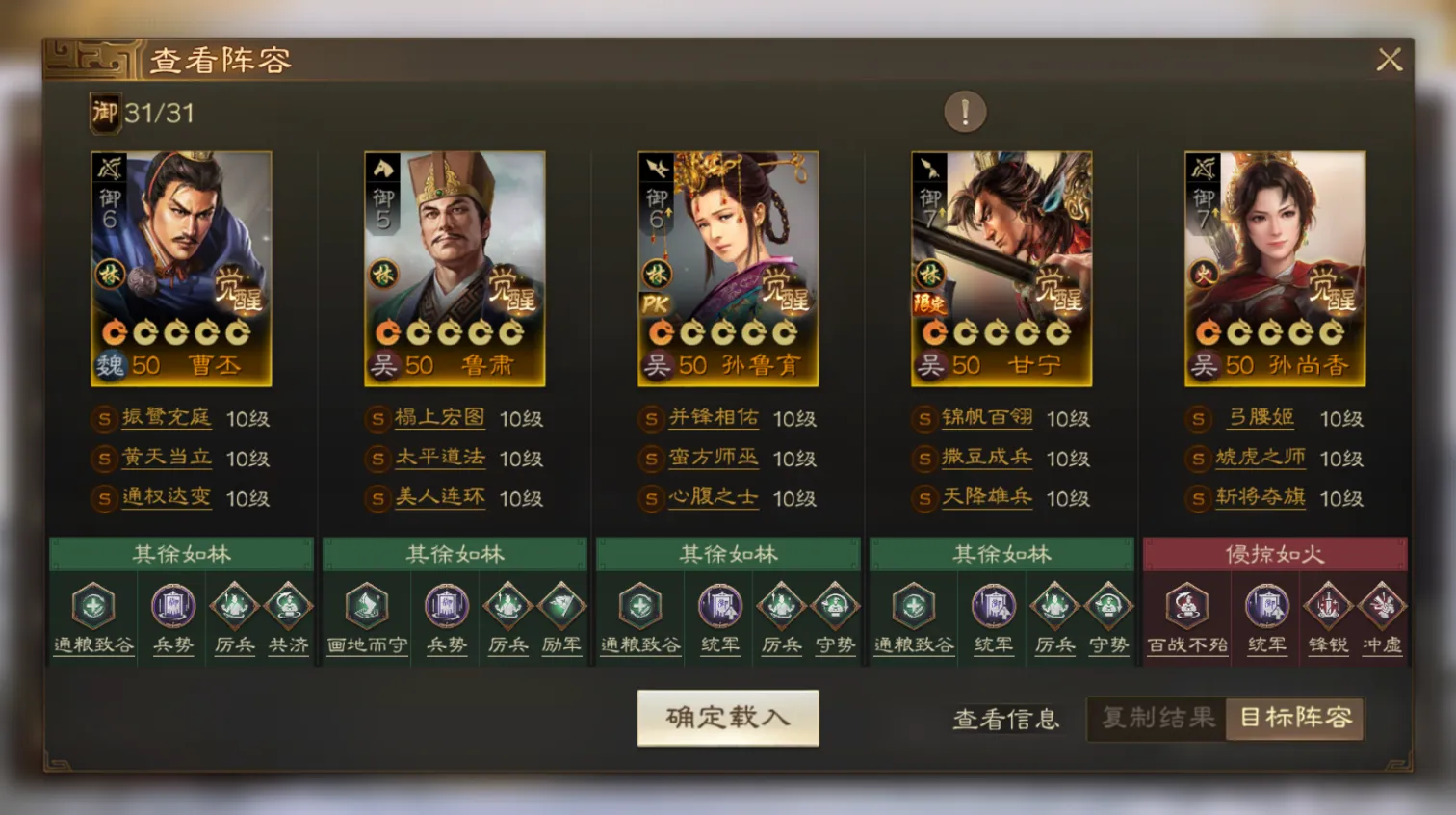
Task: Click the 御 emblem beside the 31/31 counter
Action: click(106, 111)
